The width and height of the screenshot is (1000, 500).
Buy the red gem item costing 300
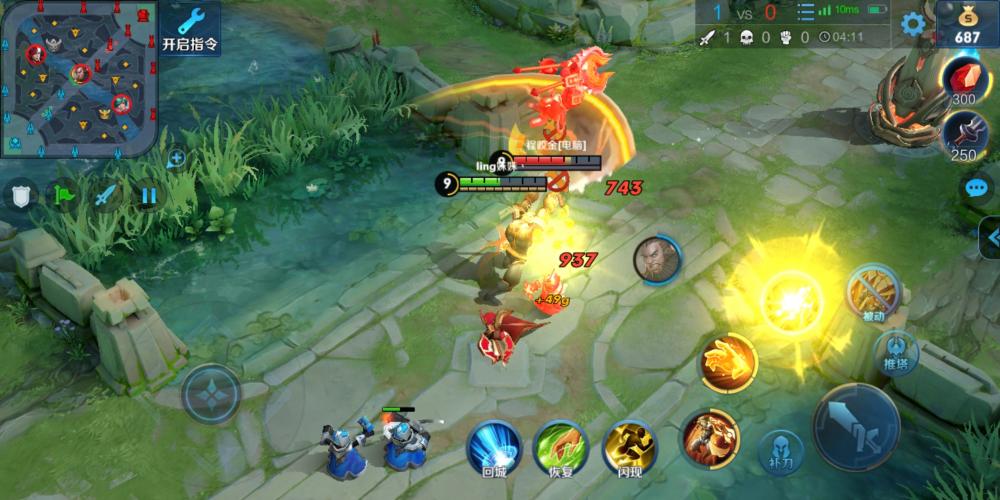963,79
